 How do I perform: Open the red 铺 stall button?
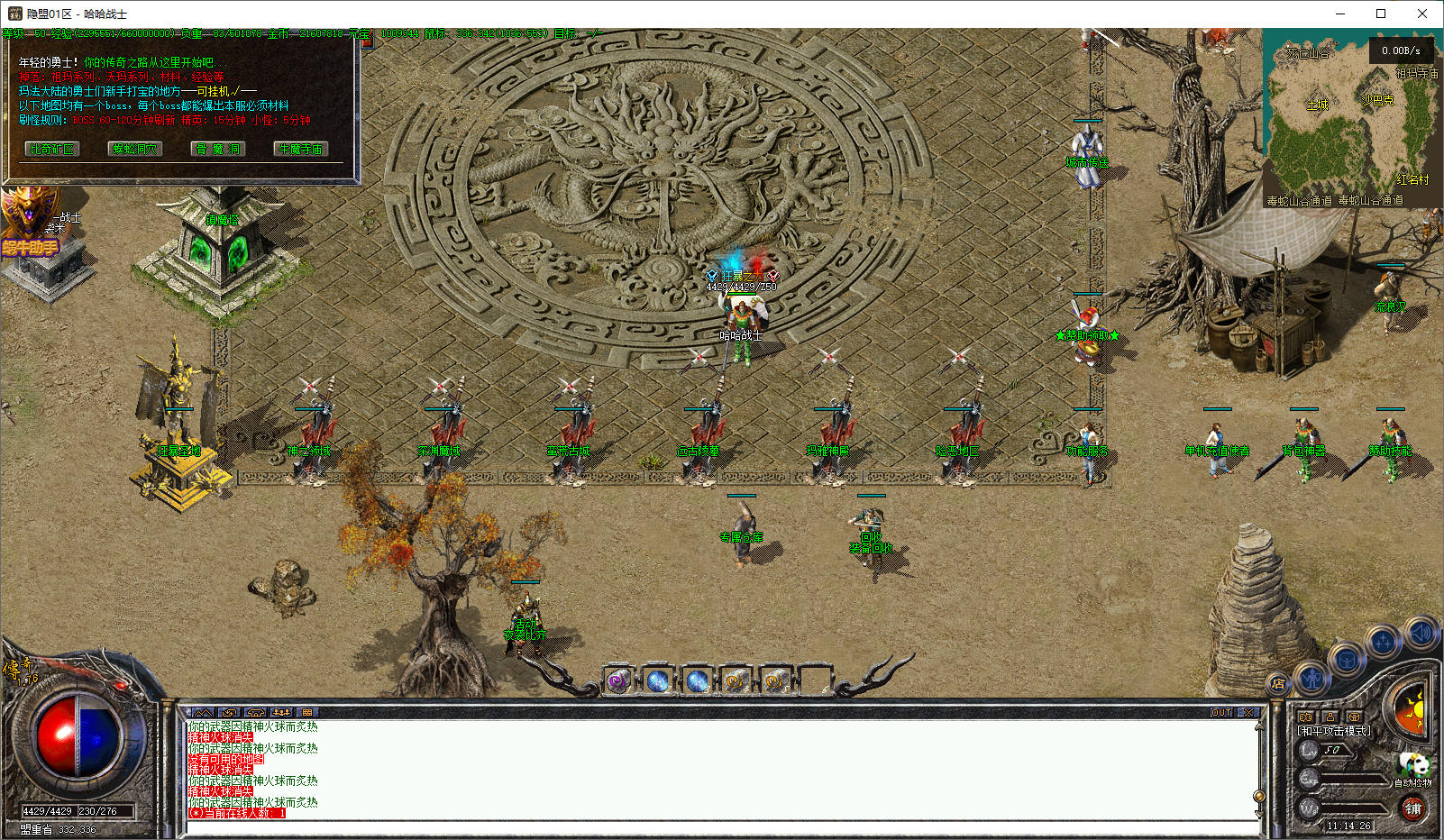(x=1412, y=808)
